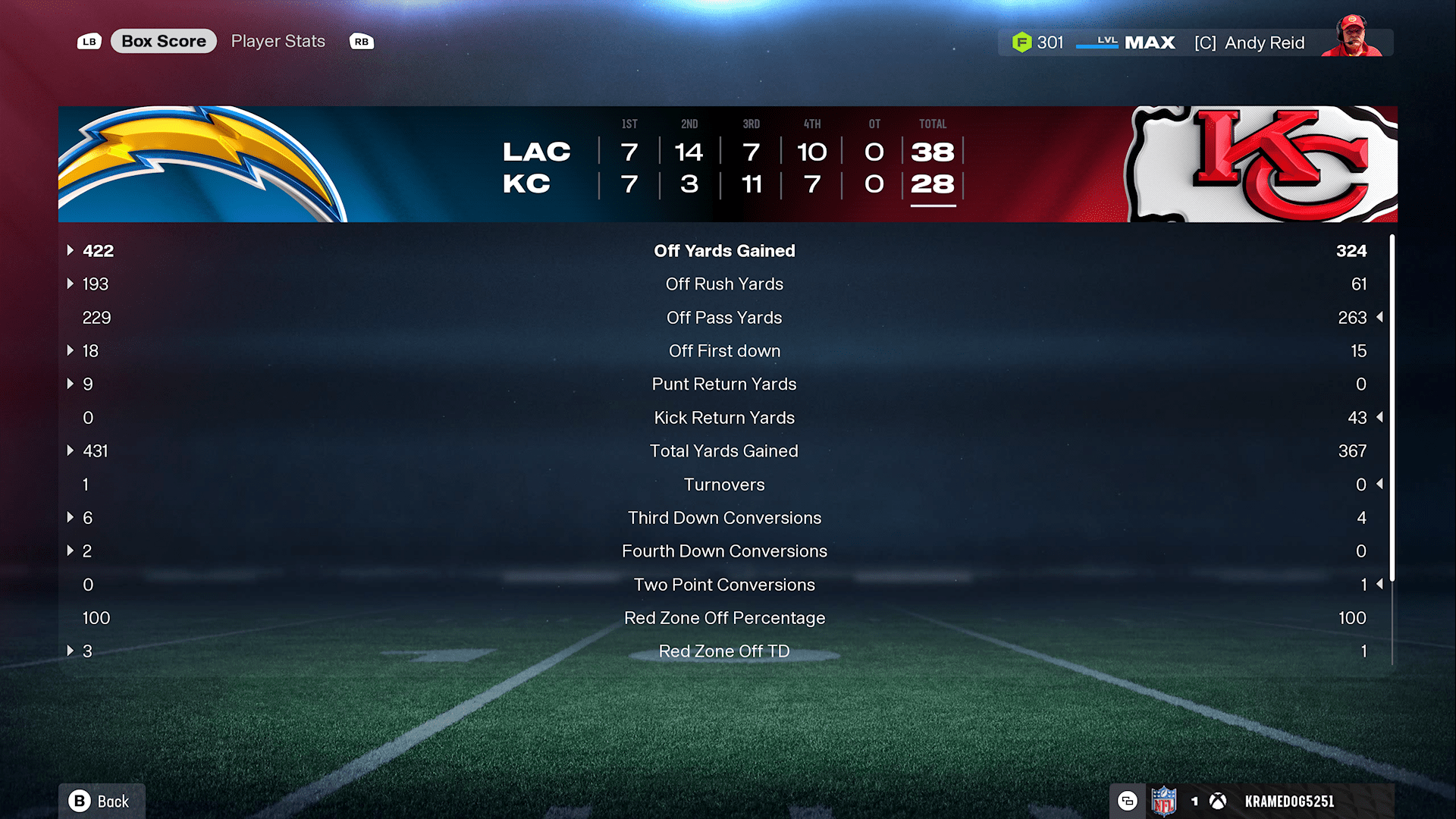Choose the Two Point Conversions row
Image resolution: width=1456 pixels, height=819 pixels.
click(x=724, y=585)
